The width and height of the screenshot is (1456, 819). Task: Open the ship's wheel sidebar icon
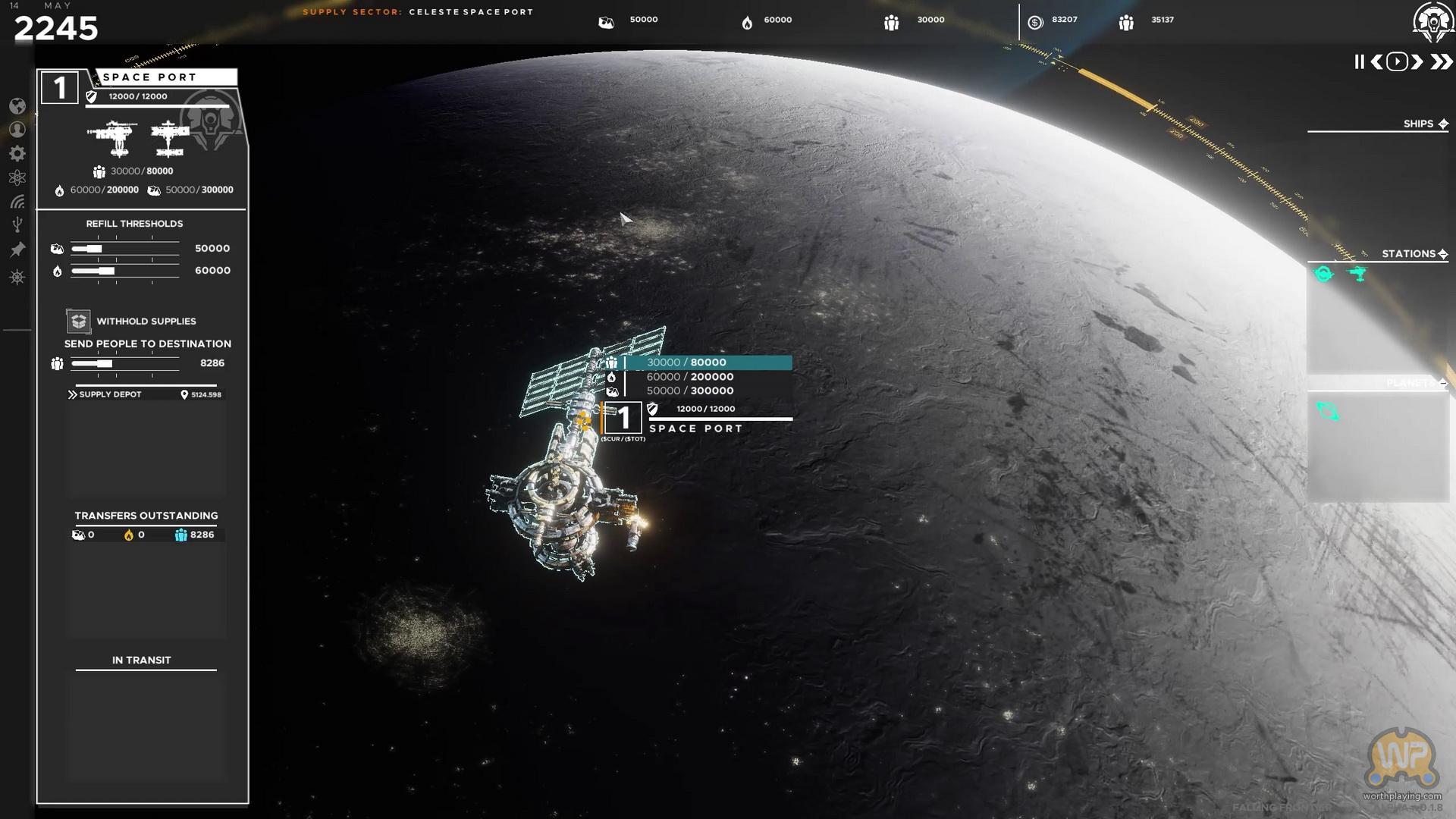pyautogui.click(x=17, y=277)
